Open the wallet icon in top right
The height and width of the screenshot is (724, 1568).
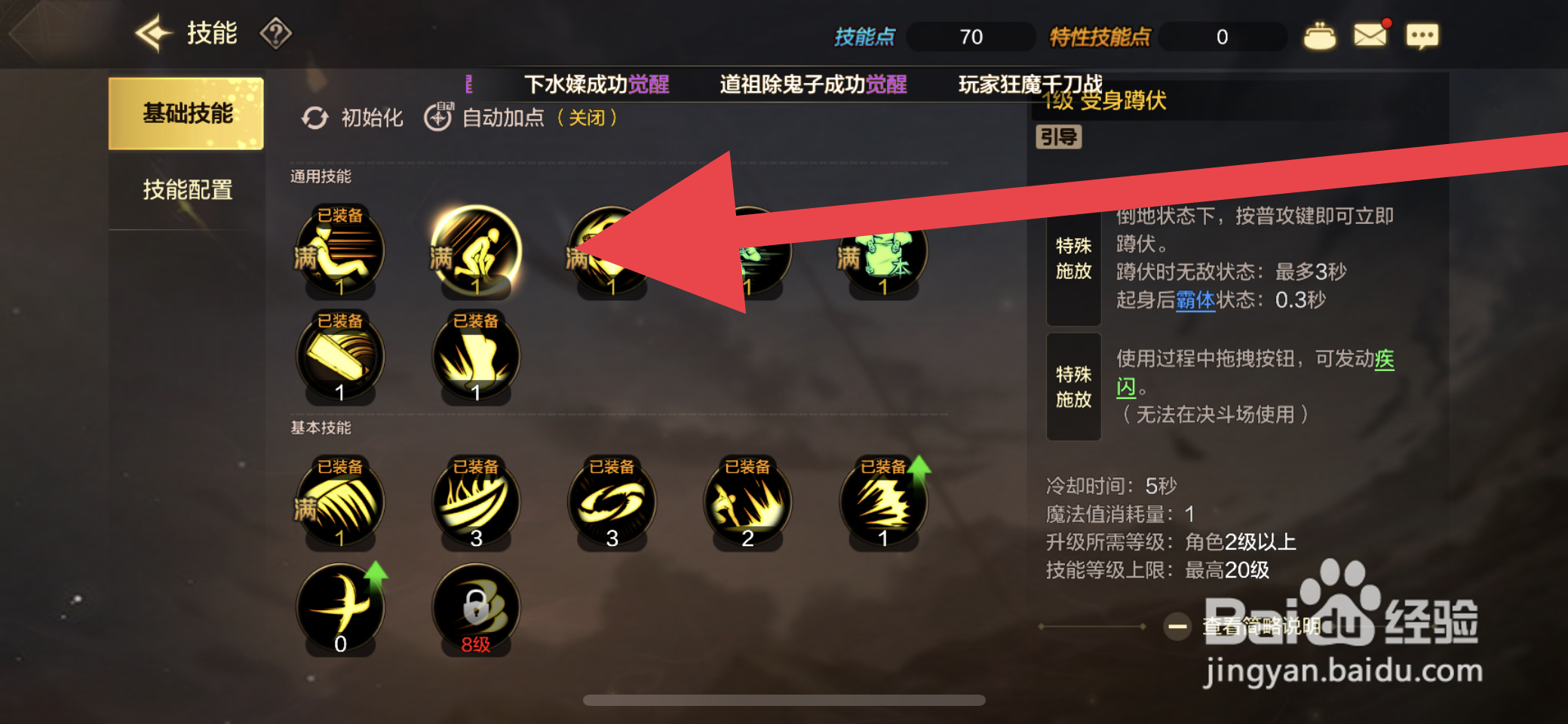[1320, 34]
